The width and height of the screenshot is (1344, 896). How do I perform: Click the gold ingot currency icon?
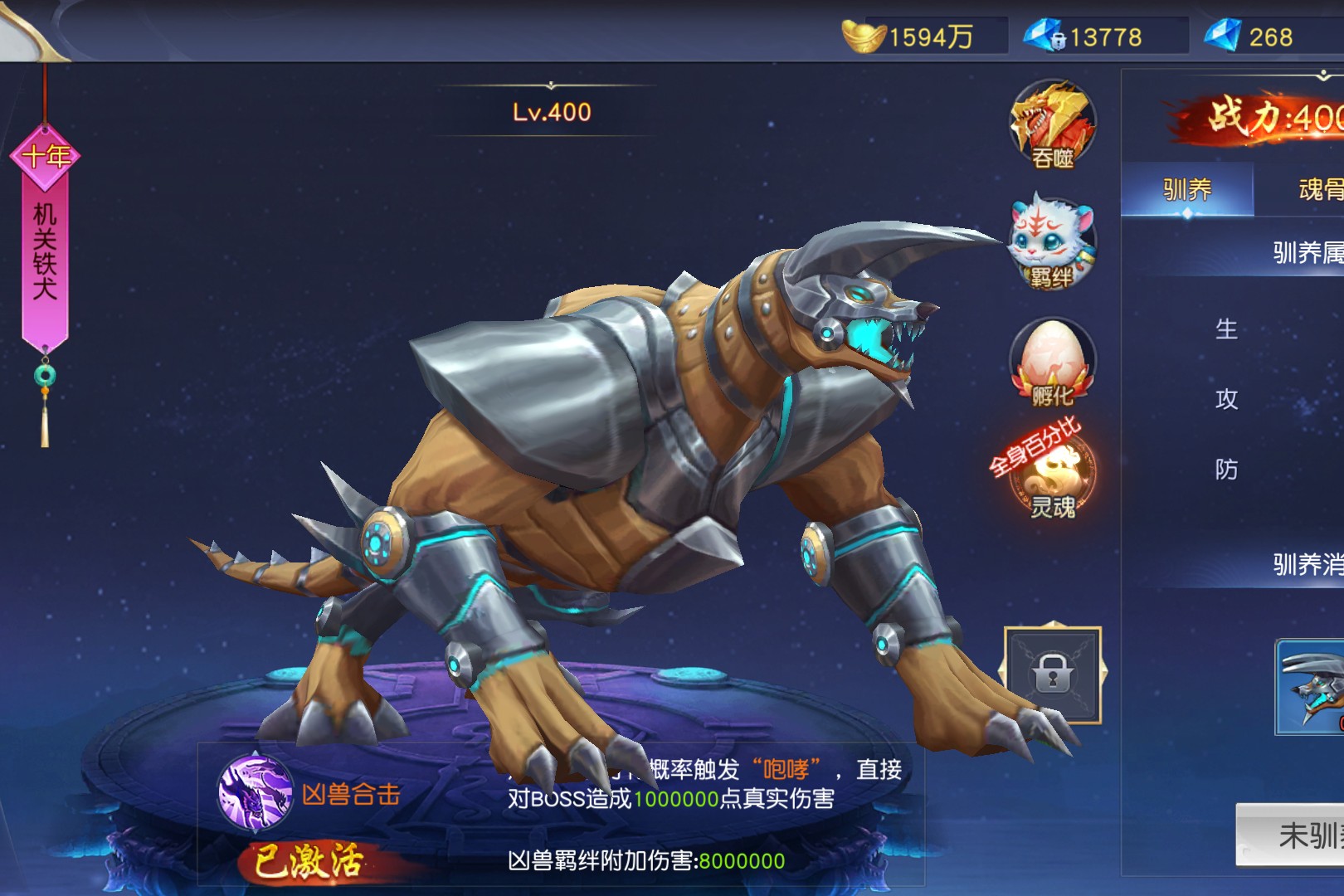(864, 36)
